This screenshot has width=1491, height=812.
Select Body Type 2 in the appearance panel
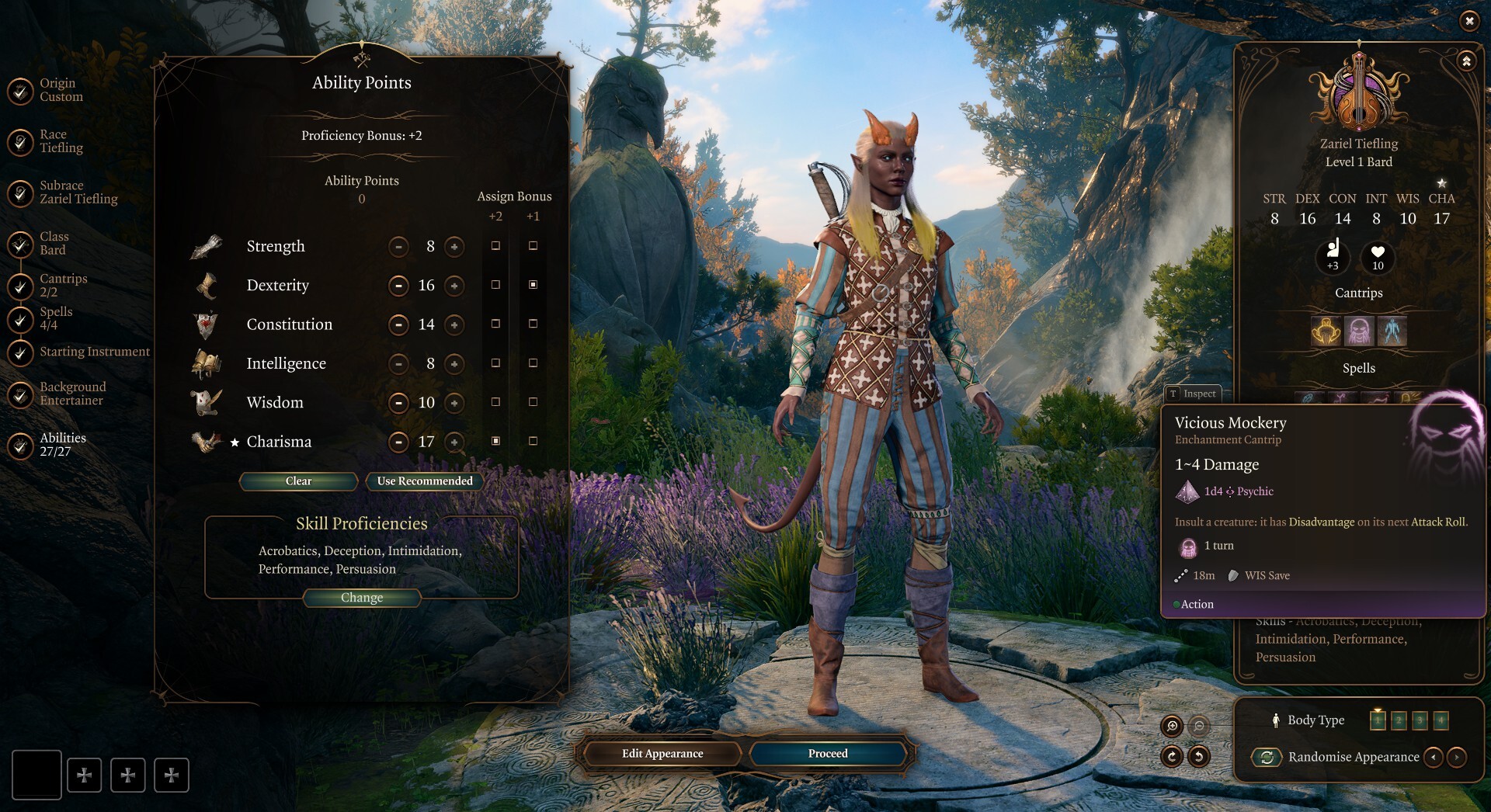tap(1399, 721)
